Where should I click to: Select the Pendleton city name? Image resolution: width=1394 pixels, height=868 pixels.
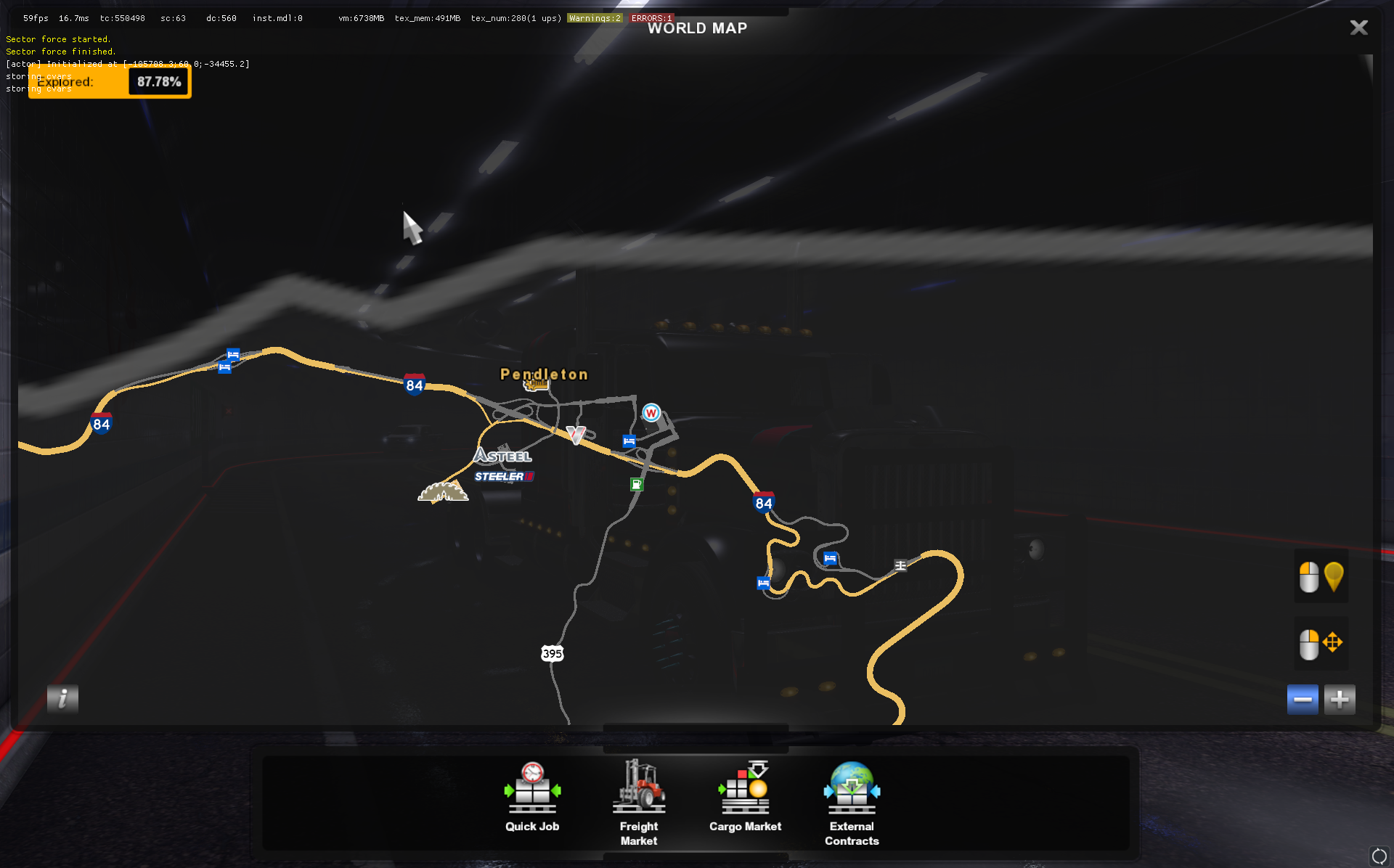click(x=543, y=374)
